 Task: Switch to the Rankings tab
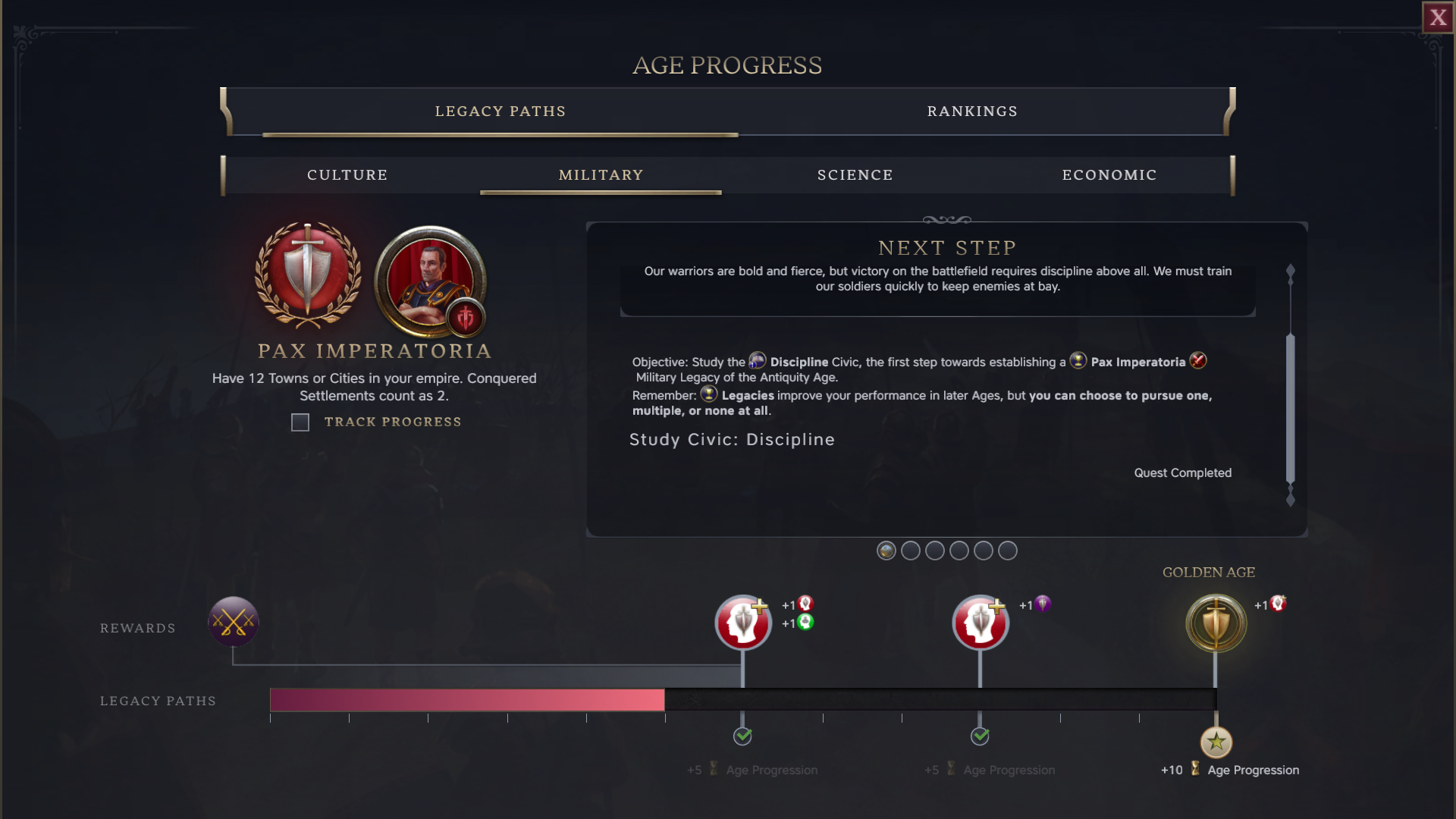pyautogui.click(x=972, y=111)
